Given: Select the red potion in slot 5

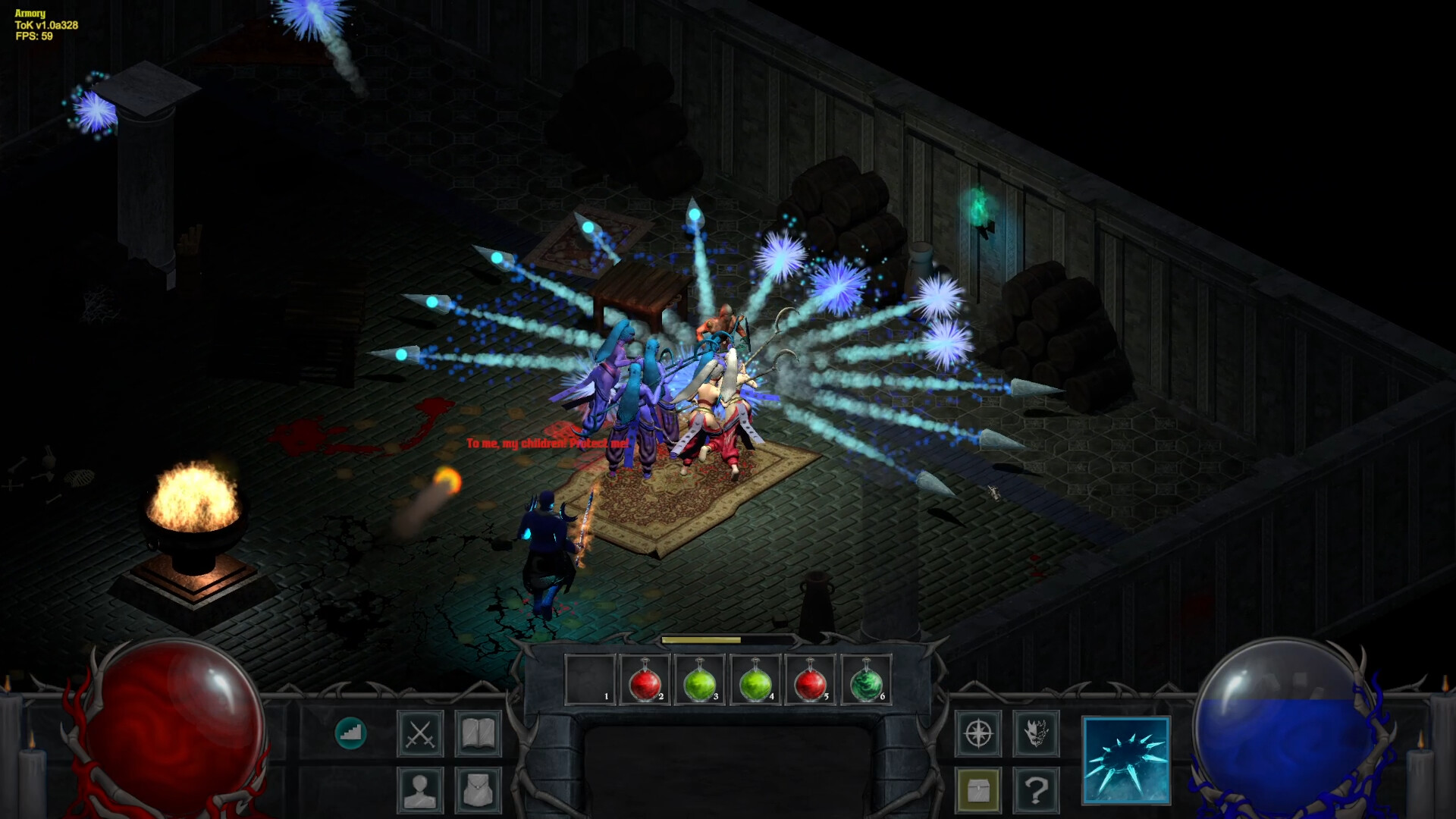Looking at the screenshot, I should click(810, 681).
